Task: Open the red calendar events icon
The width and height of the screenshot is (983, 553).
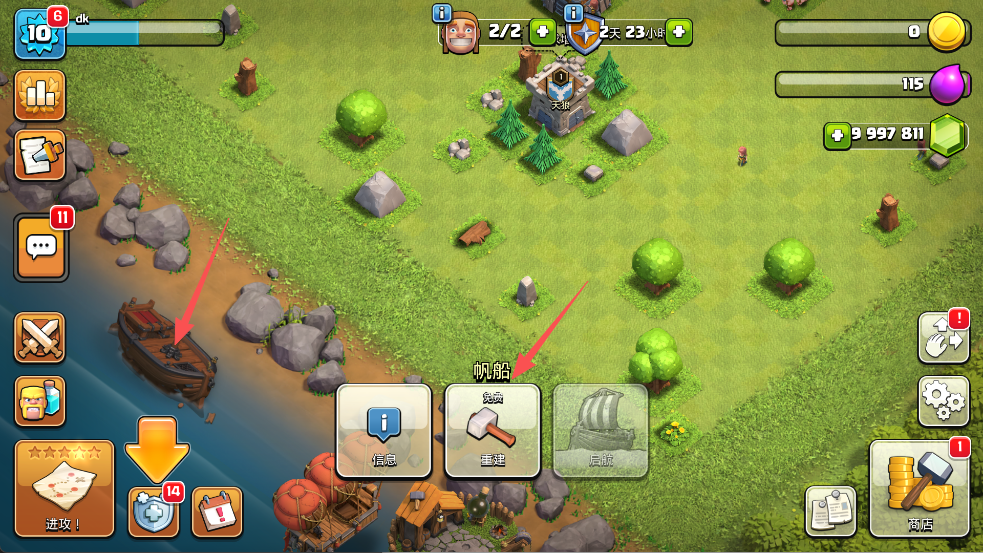Action: (x=216, y=511)
